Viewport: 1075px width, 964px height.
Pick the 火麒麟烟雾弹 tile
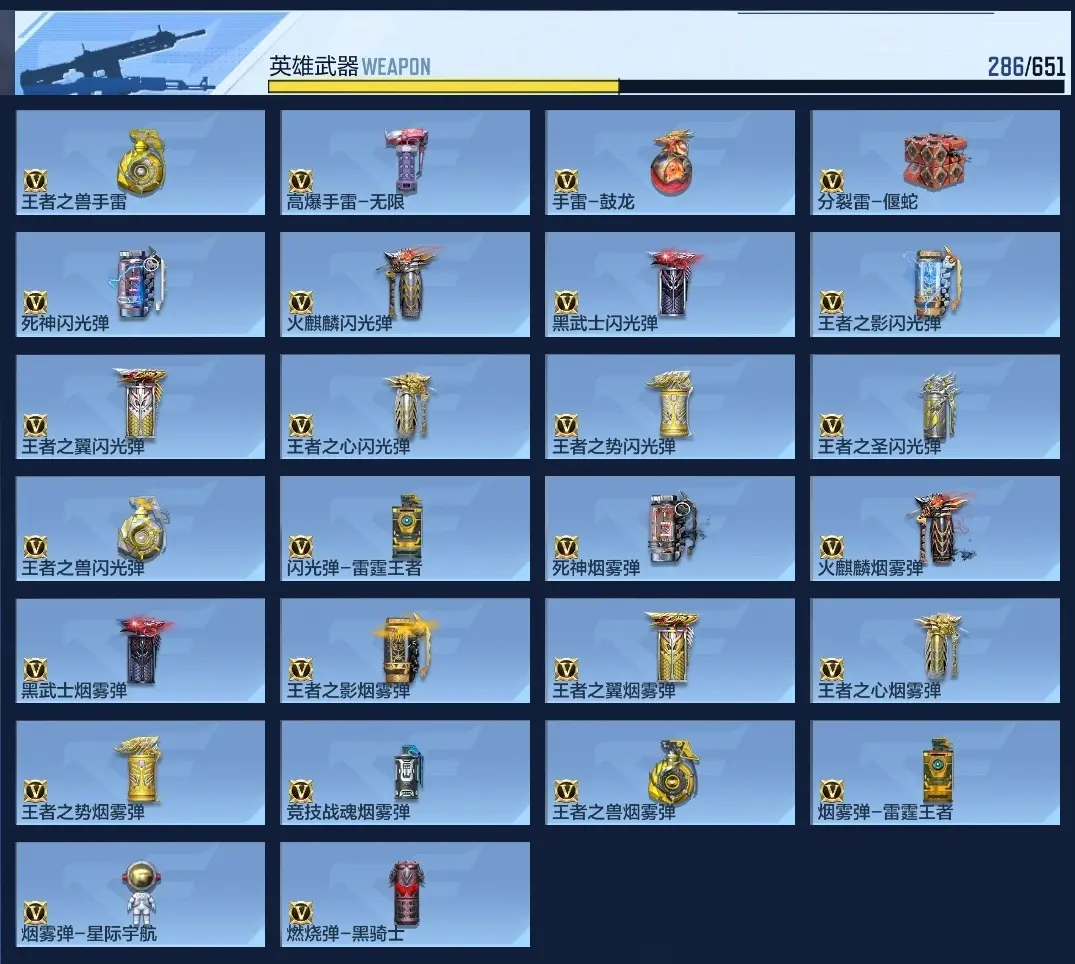pos(935,529)
